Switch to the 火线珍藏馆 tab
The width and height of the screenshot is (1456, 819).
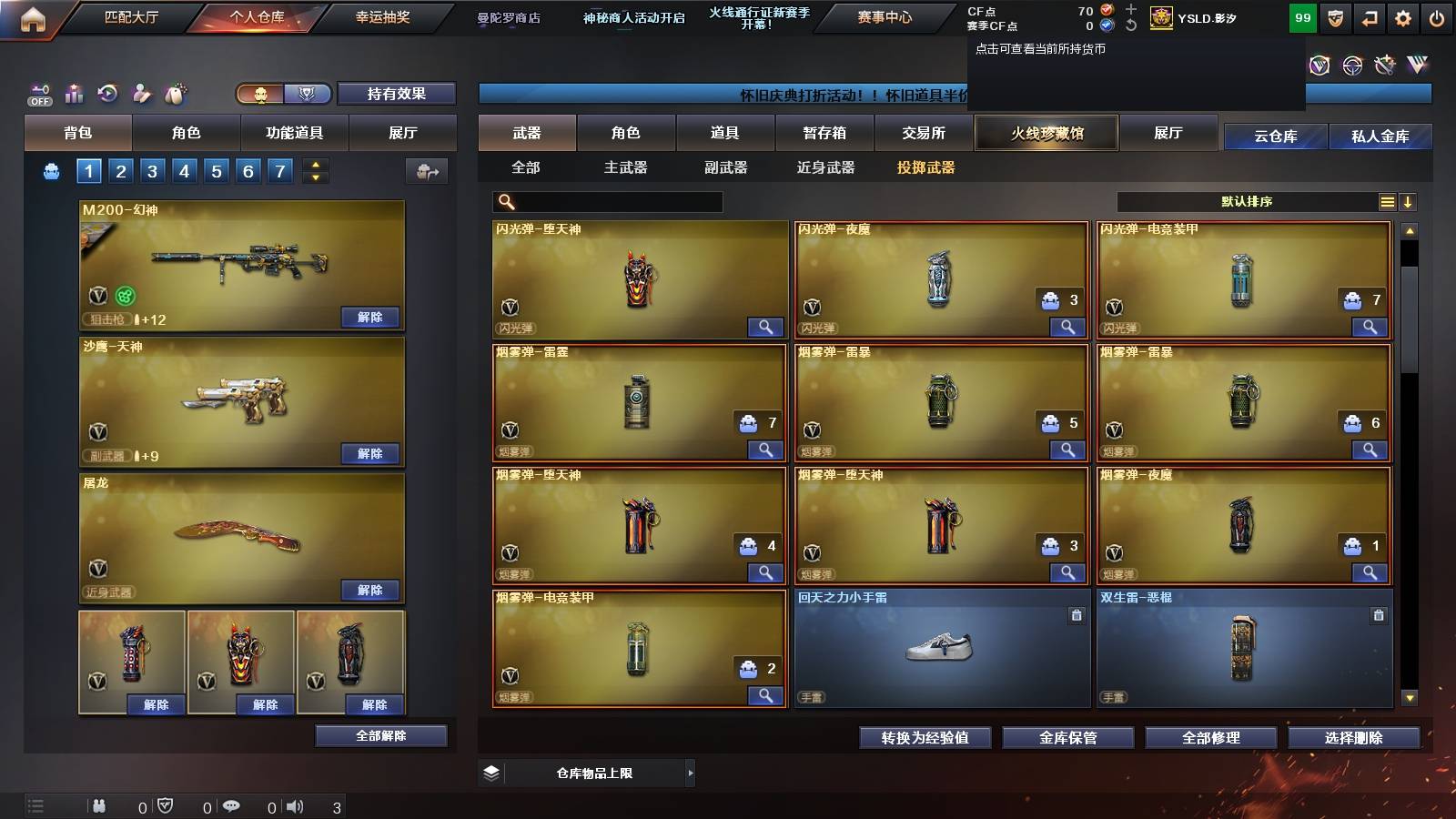pyautogui.click(x=1046, y=133)
